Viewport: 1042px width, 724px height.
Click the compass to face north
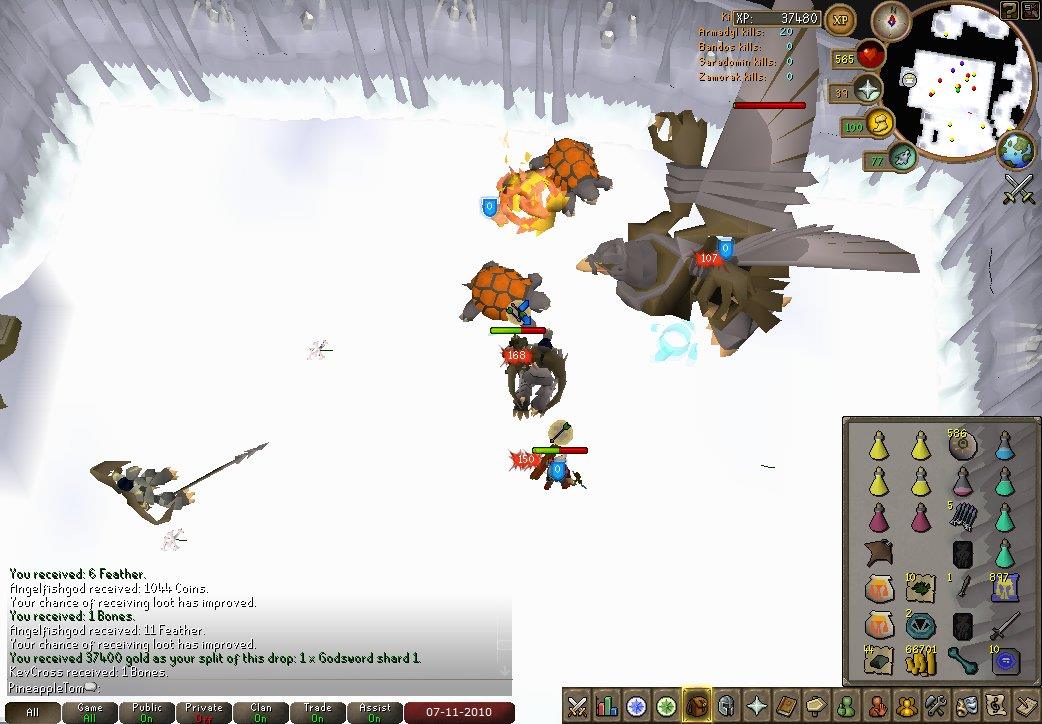[891, 18]
